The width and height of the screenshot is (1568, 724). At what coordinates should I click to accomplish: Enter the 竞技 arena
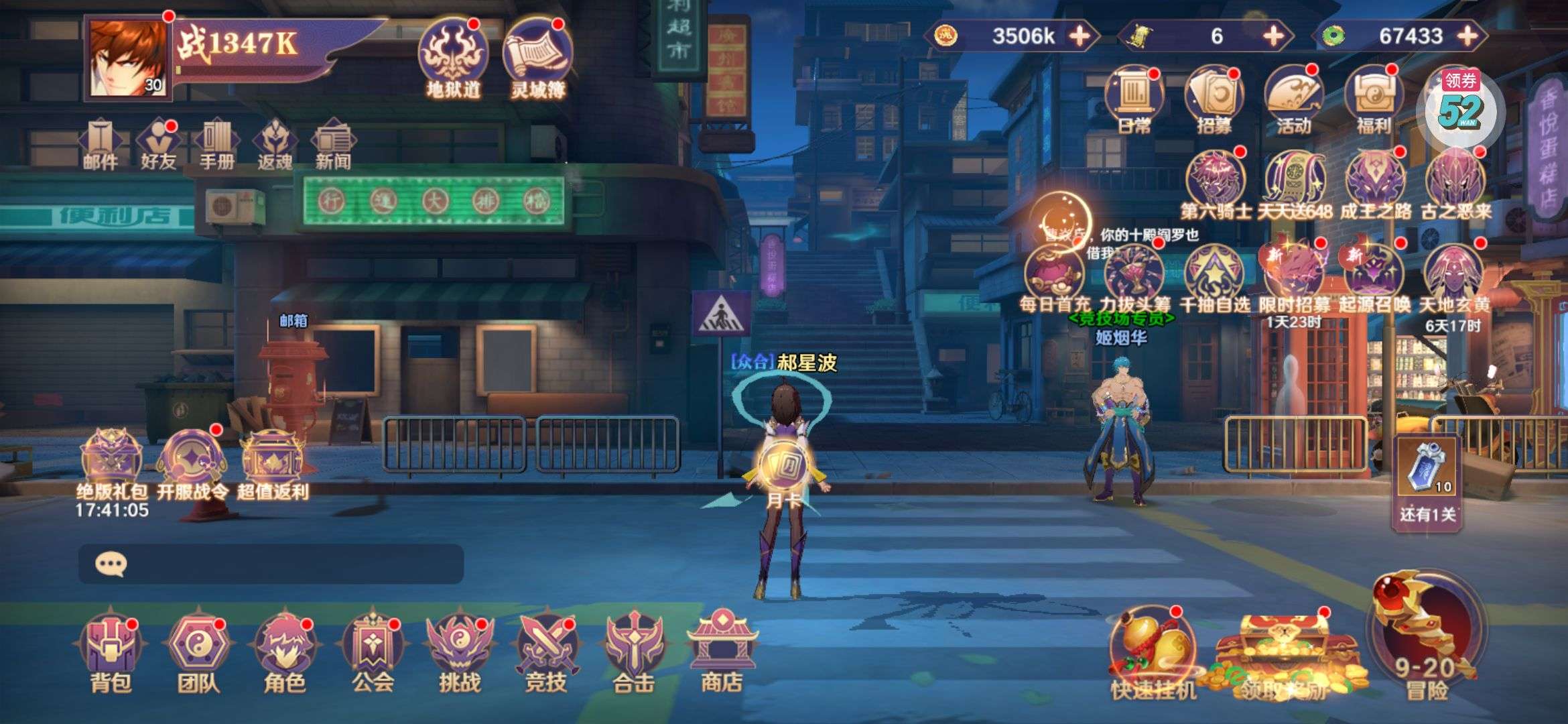tap(546, 651)
